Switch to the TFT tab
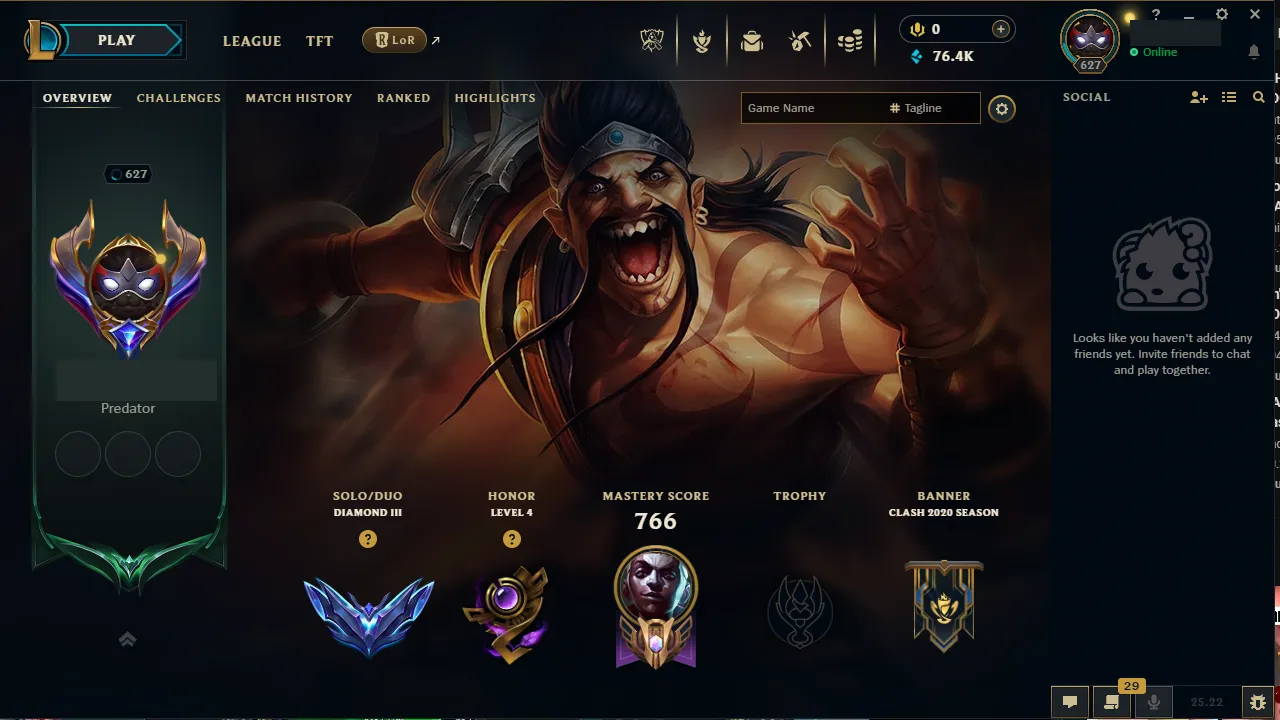 click(319, 41)
